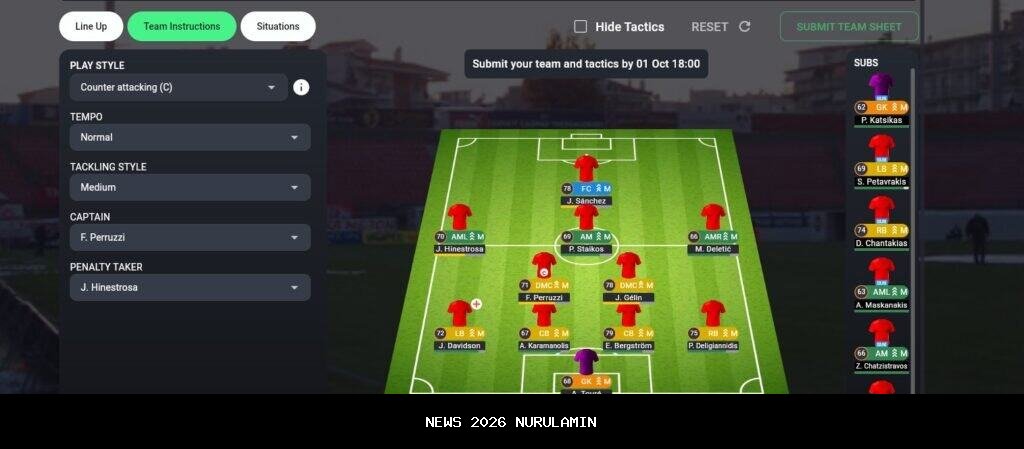Reset the tactics with the RESET button
This screenshot has height=449, width=1024.
(720, 27)
